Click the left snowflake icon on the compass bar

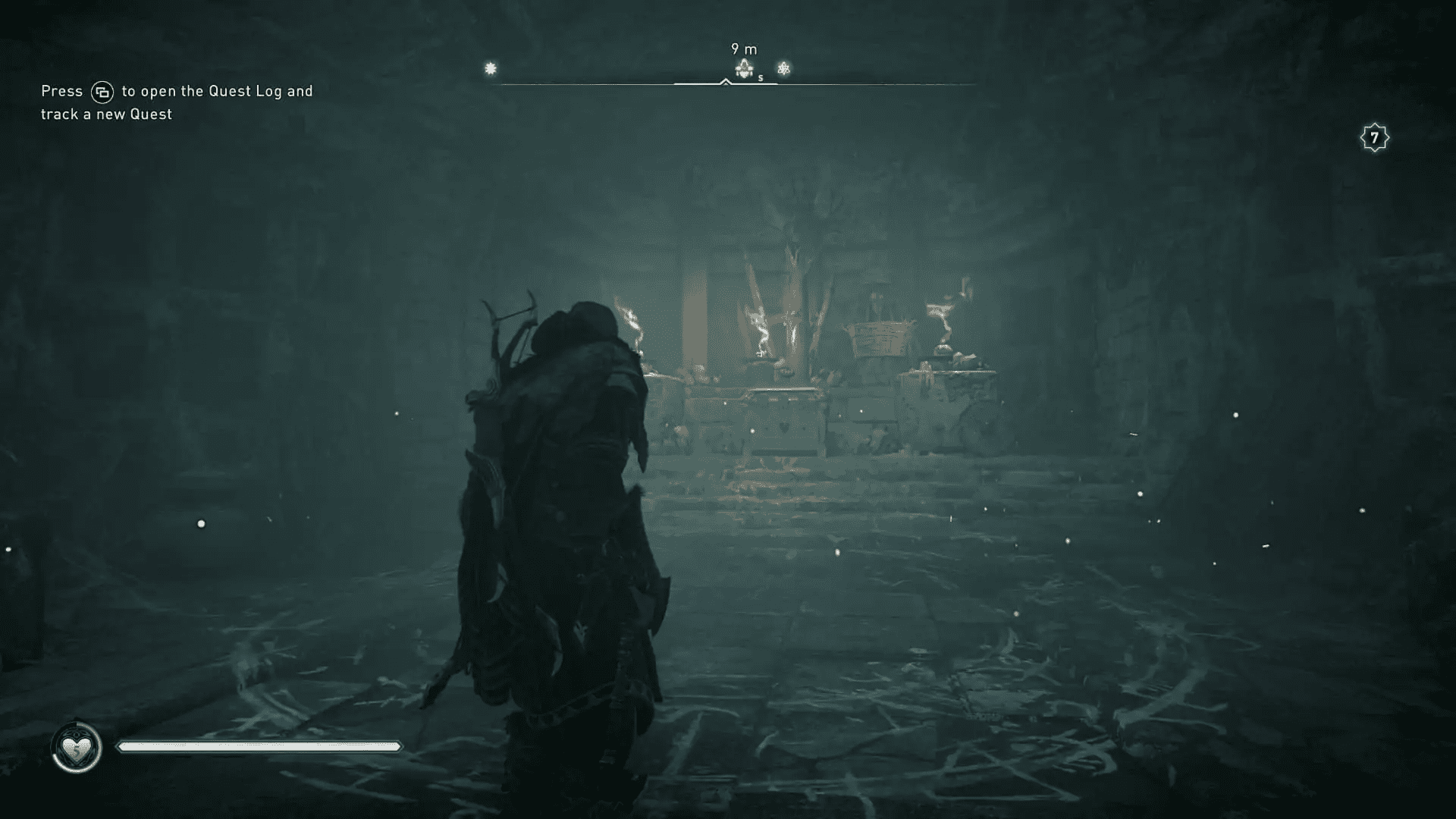pyautogui.click(x=491, y=69)
